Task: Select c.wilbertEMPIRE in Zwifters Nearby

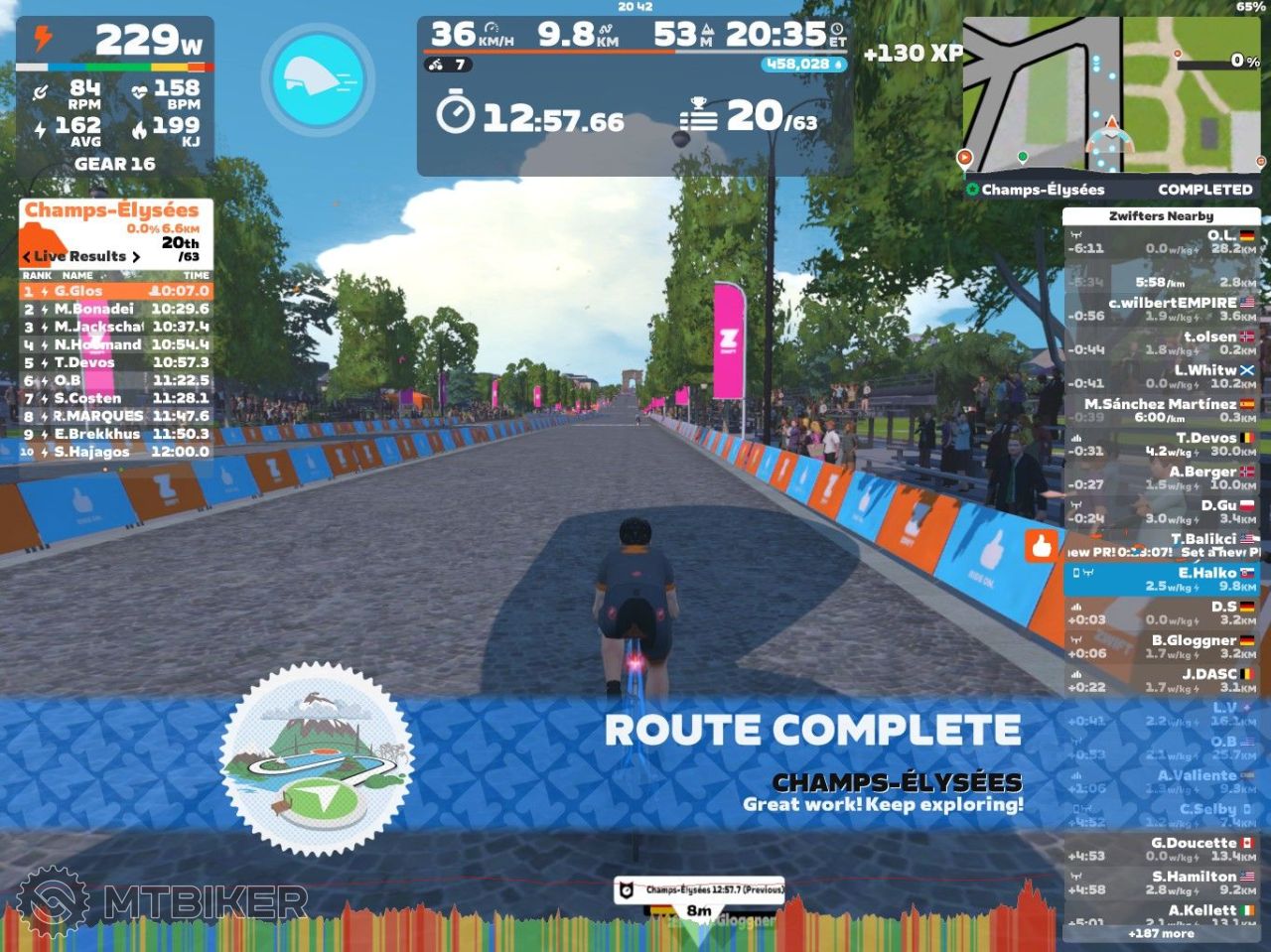Action: (1162, 309)
